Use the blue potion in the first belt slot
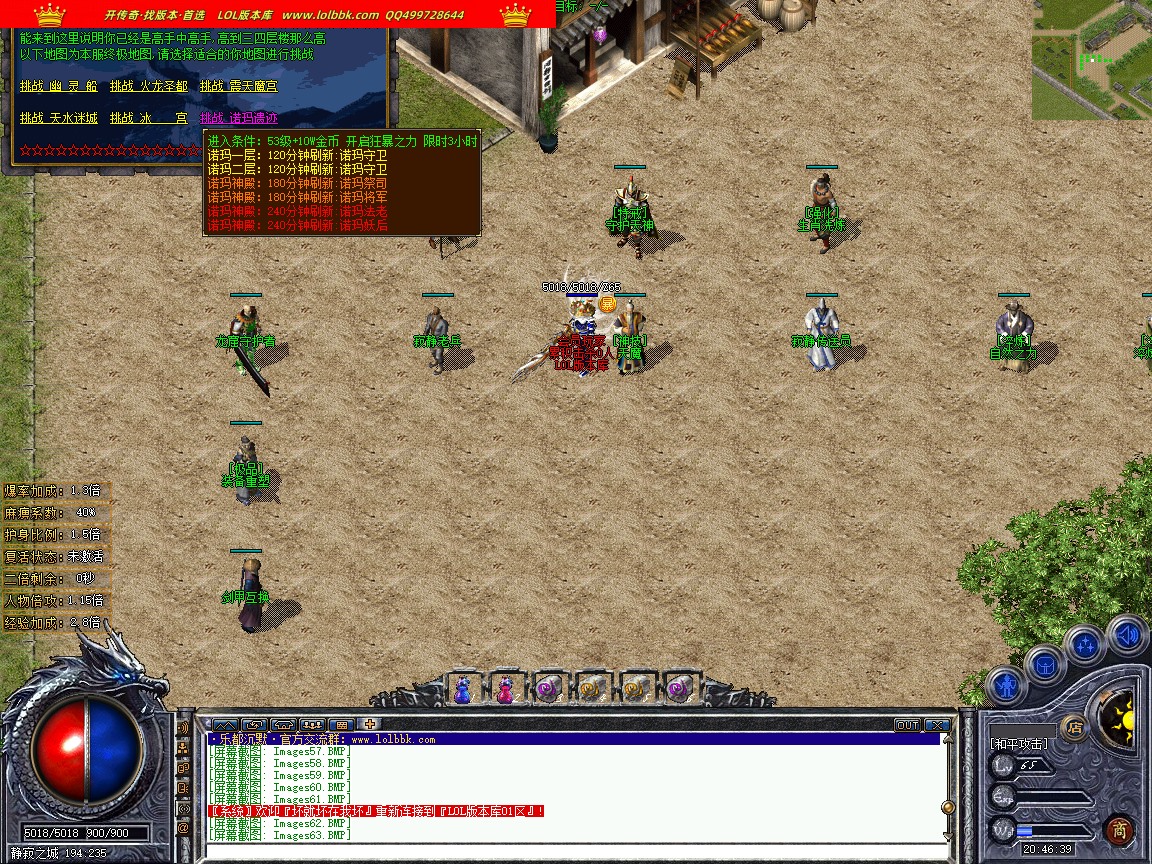This screenshot has width=1152, height=864. pos(462,689)
